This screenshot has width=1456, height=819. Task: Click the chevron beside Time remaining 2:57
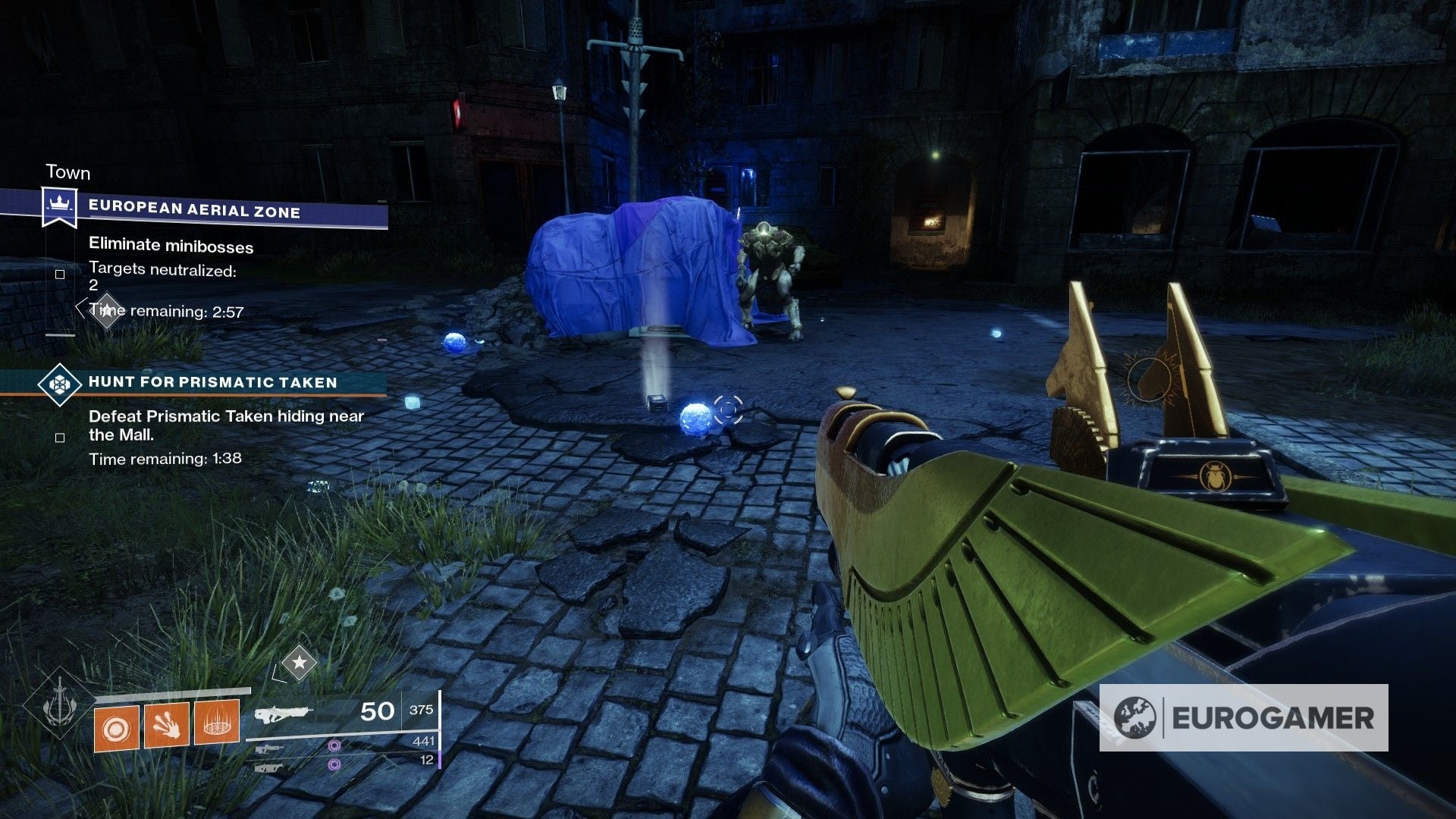tap(82, 309)
